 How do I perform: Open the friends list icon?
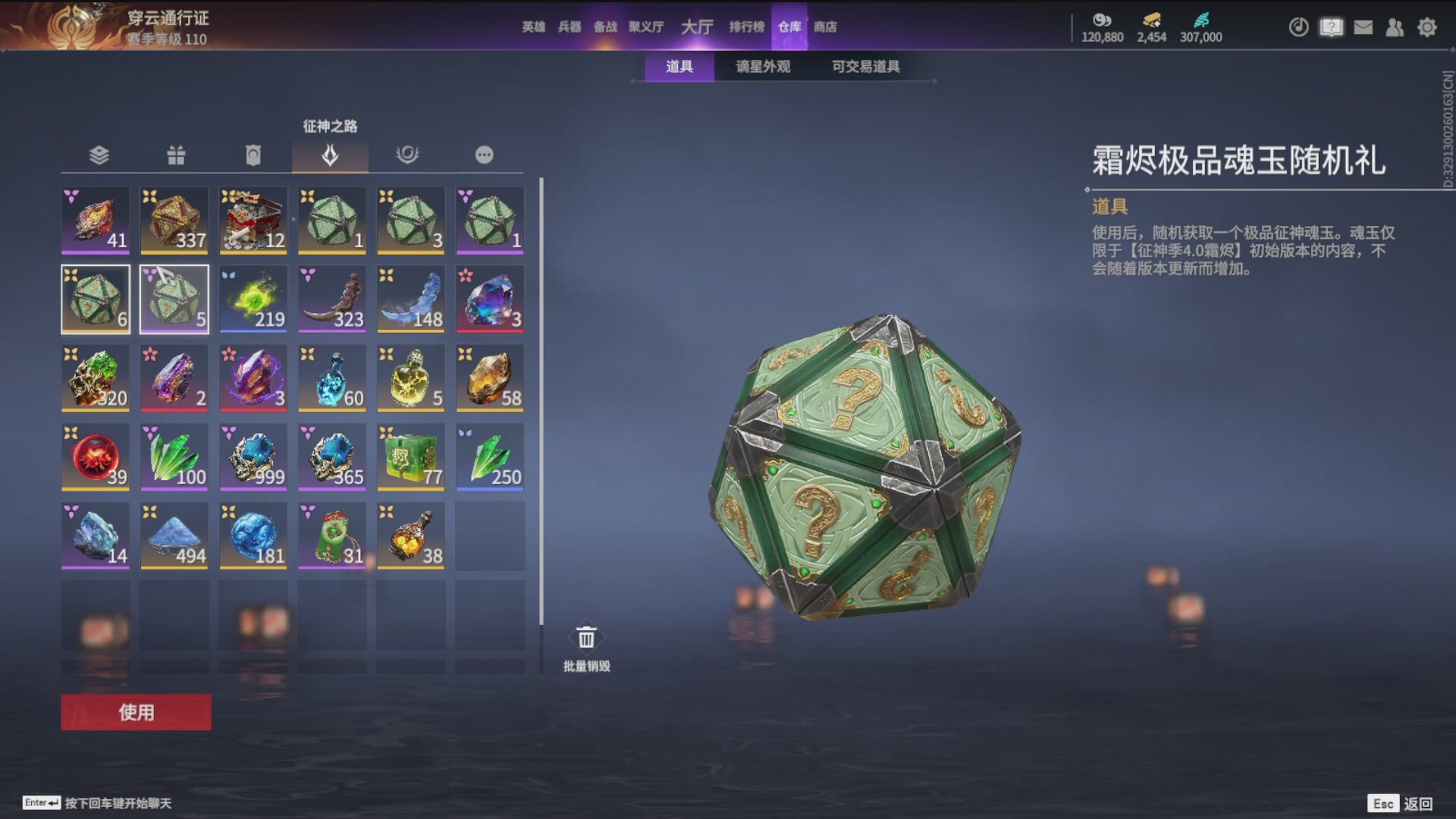click(x=1395, y=27)
